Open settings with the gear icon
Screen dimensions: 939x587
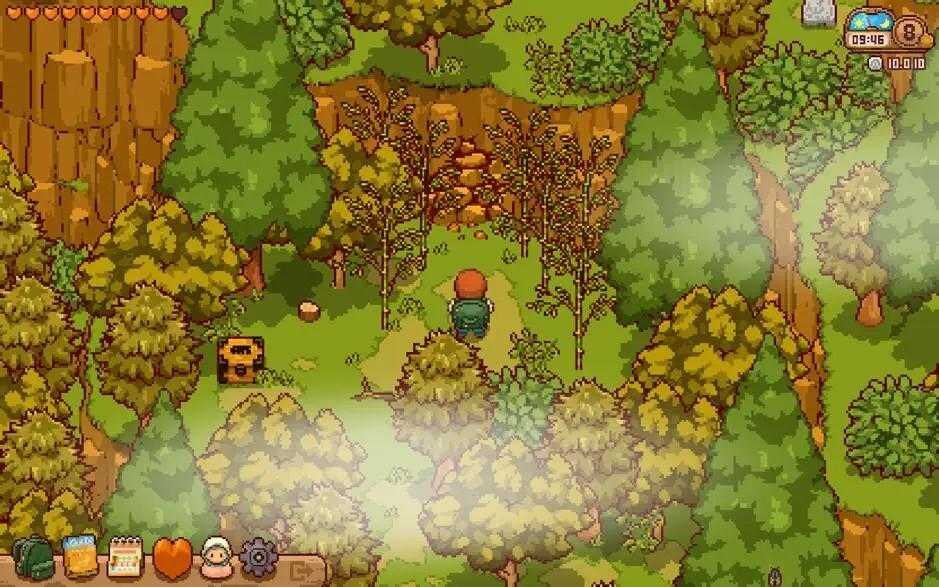coord(258,556)
